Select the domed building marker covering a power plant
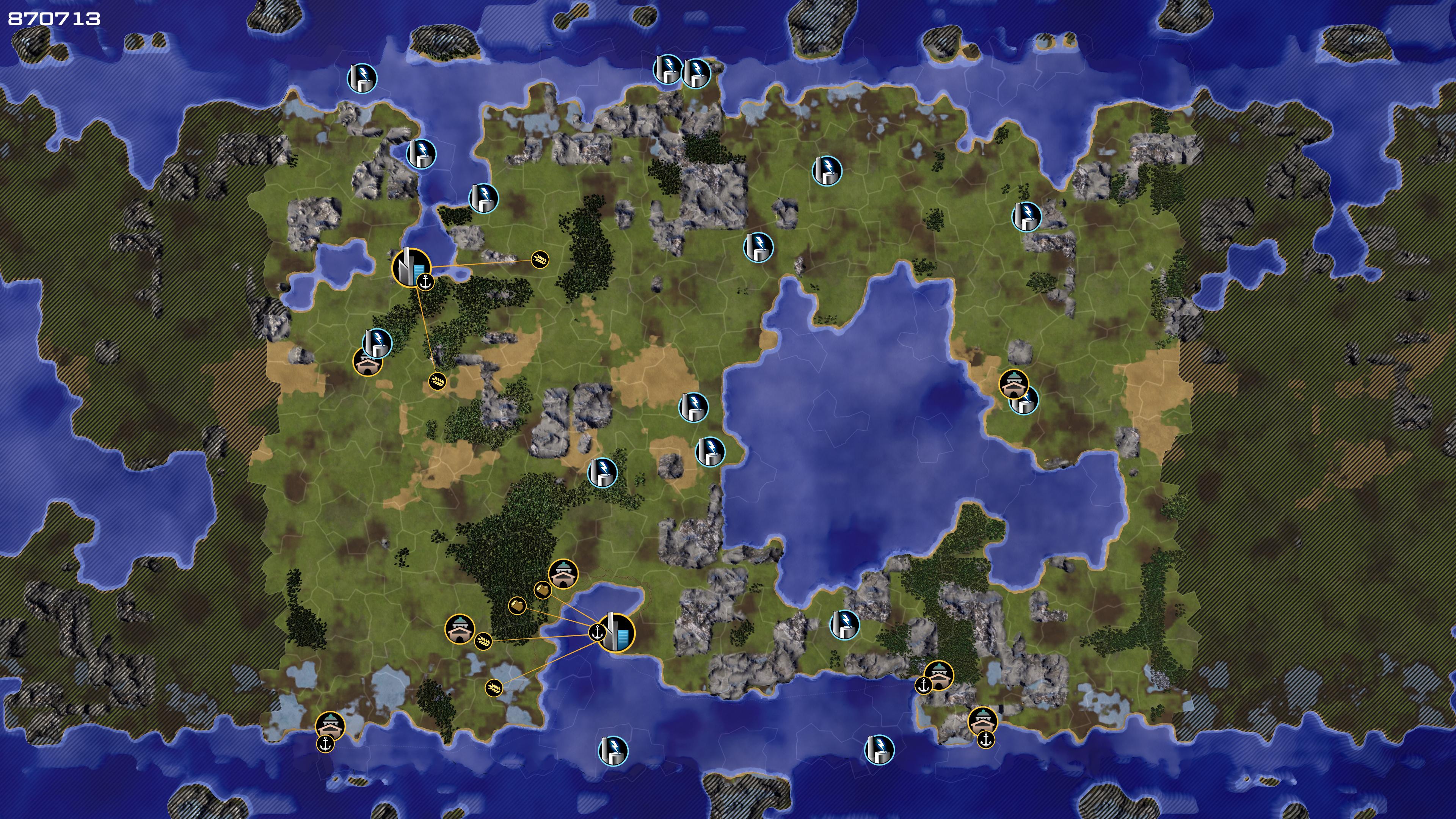Screen dimensions: 1456x819 (1013, 384)
